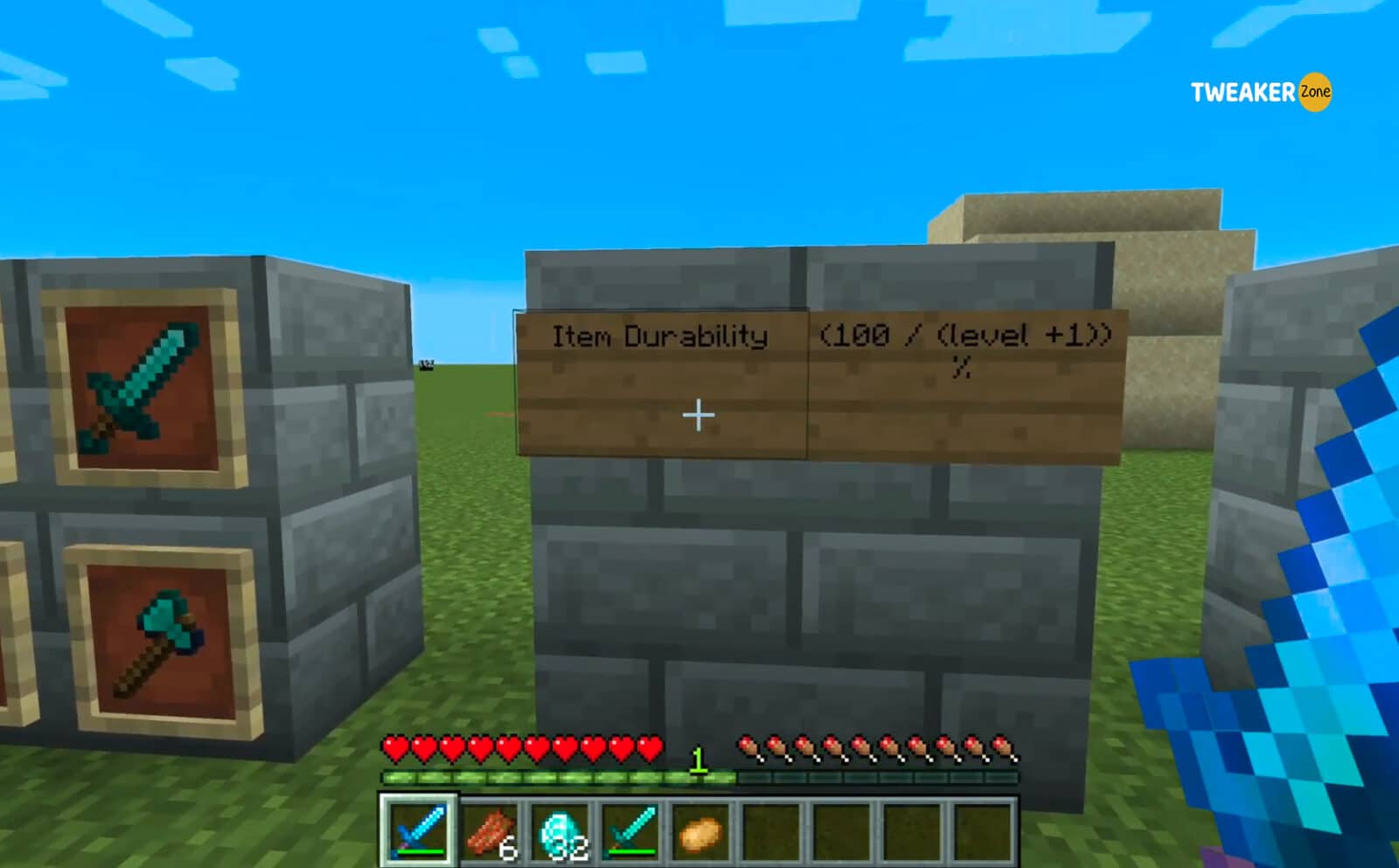This screenshot has width=1399, height=868.
Task: Click the Item Durability sign text
Action: 662,335
